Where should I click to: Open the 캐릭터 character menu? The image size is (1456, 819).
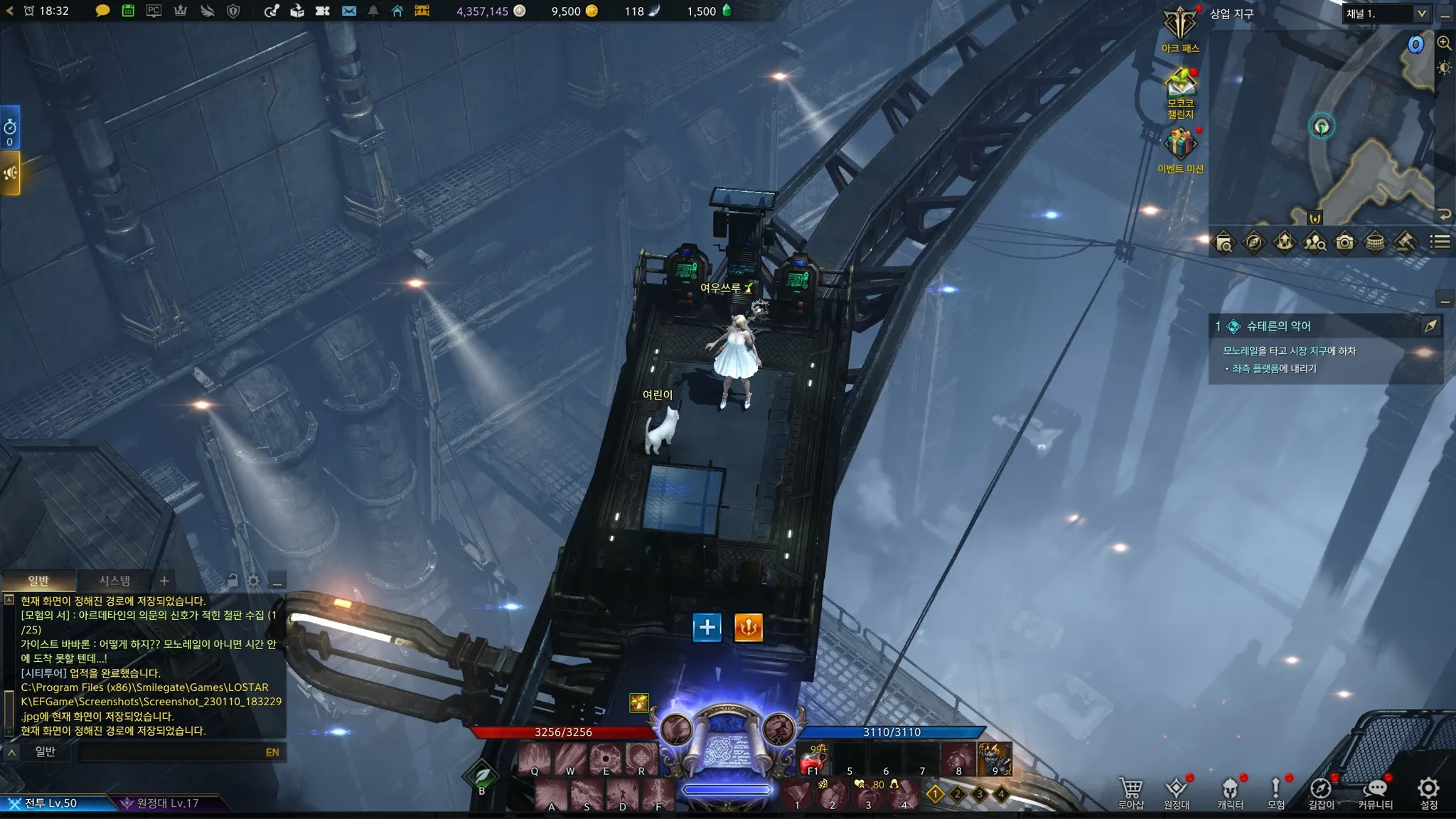[1230, 792]
